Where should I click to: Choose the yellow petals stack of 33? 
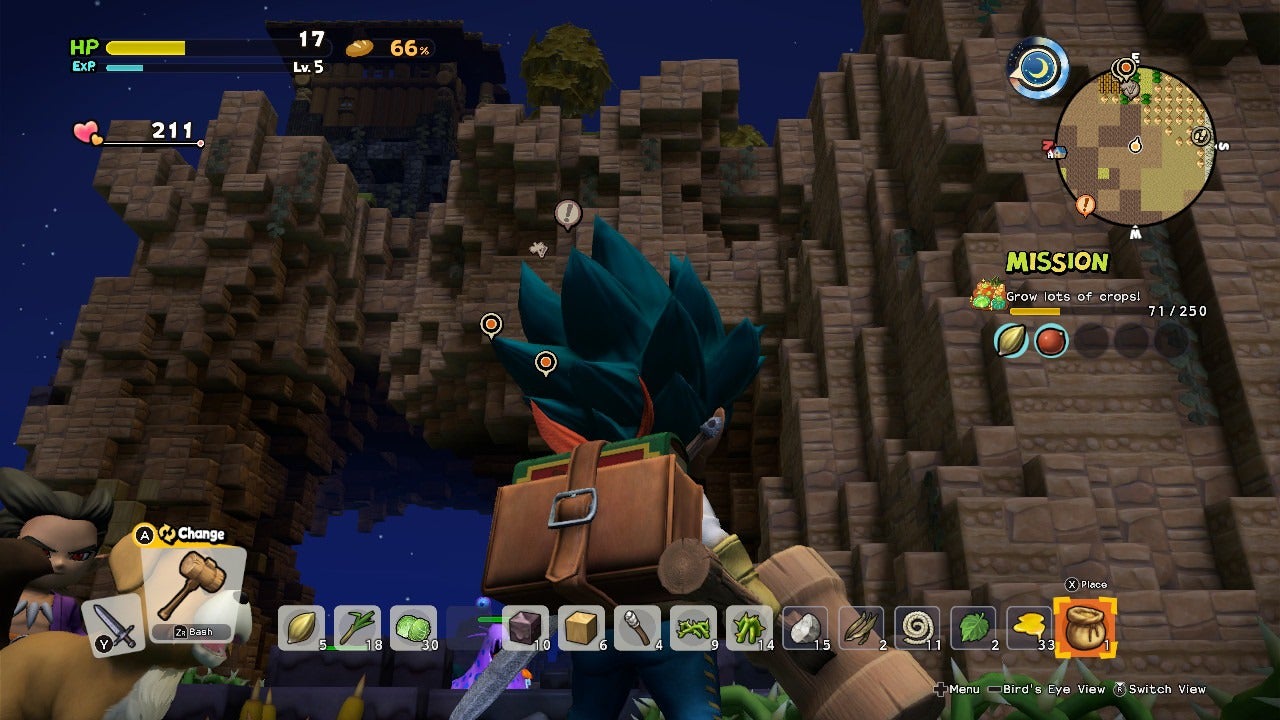tap(1029, 628)
